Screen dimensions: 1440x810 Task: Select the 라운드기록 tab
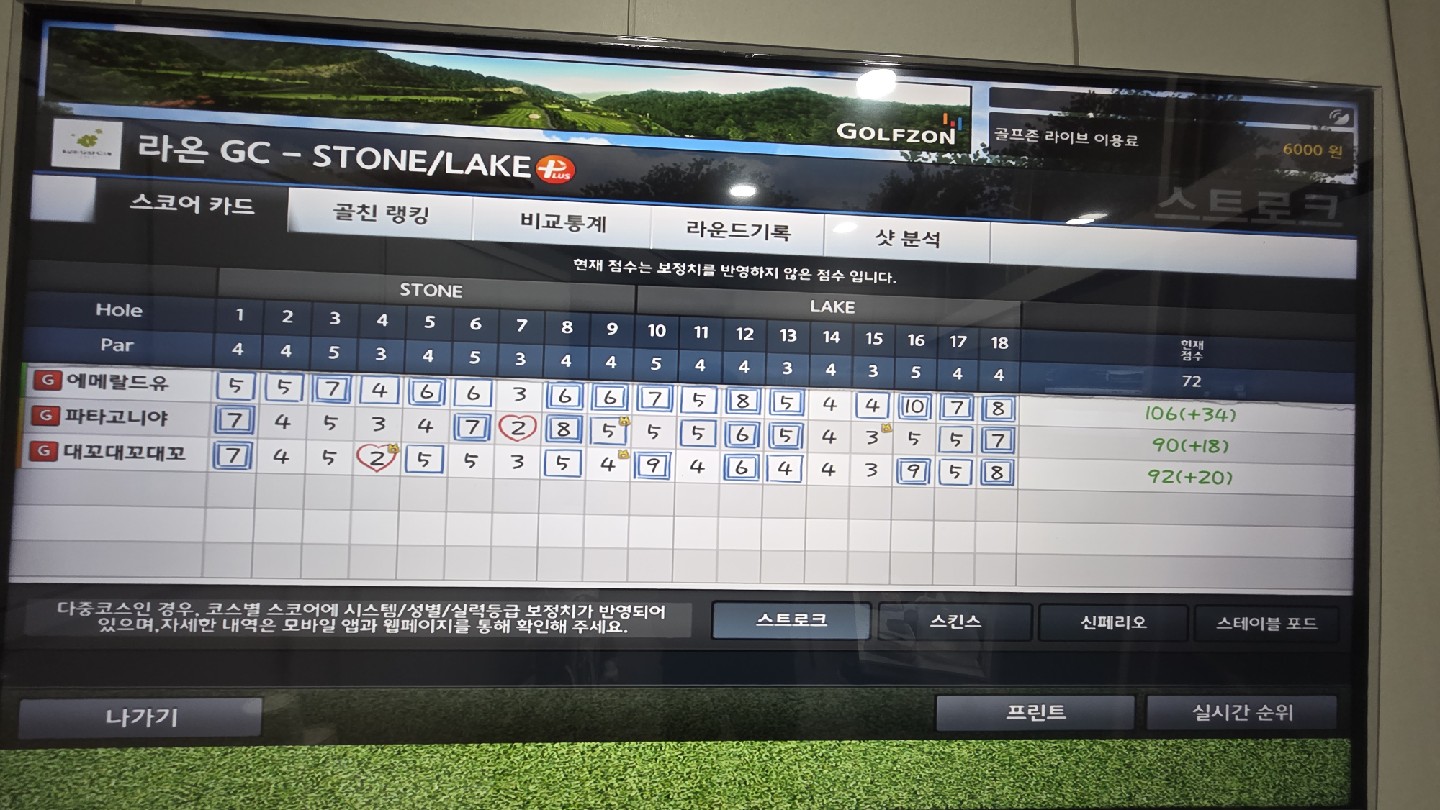point(738,232)
